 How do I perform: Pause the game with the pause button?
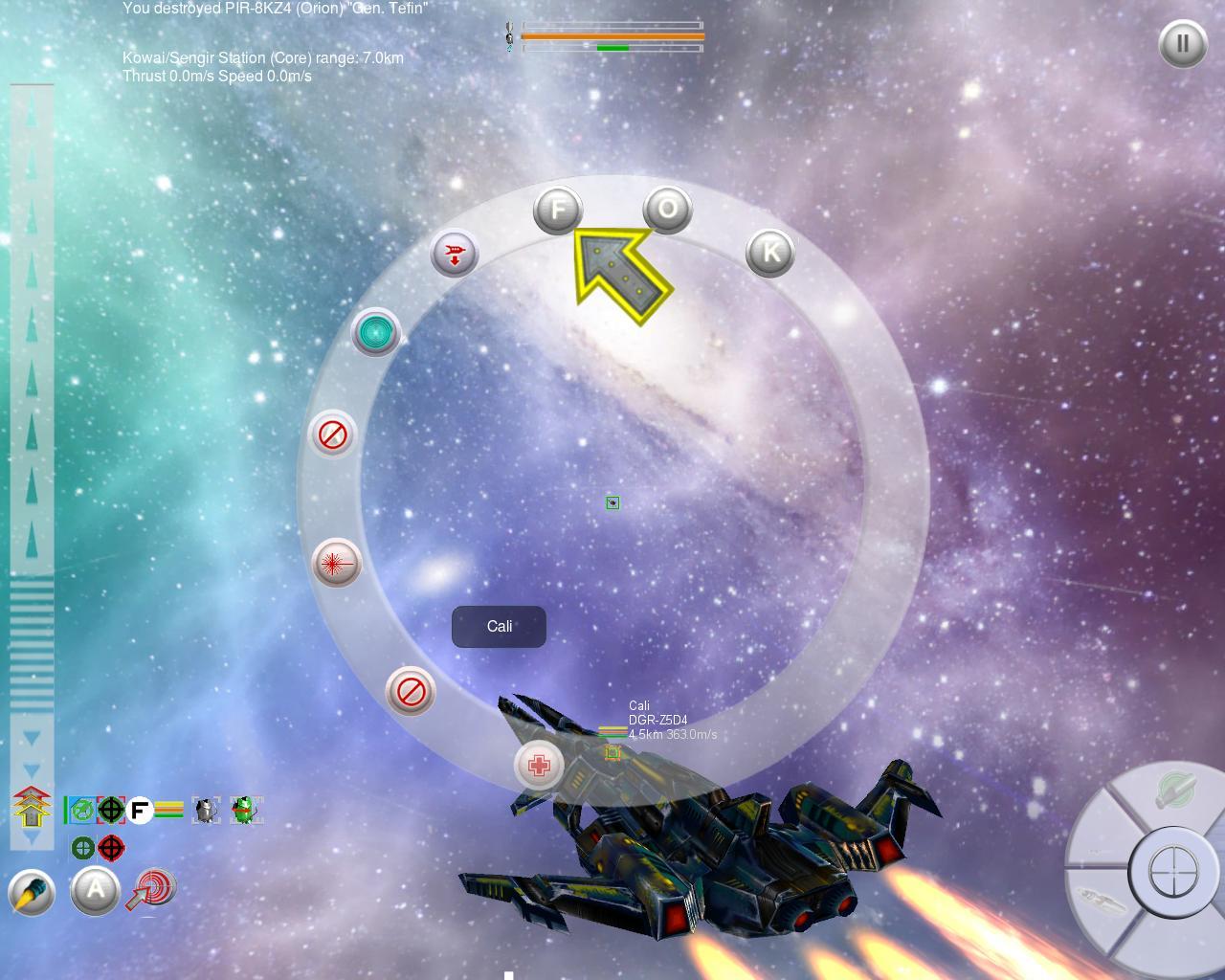pyautogui.click(x=1182, y=44)
